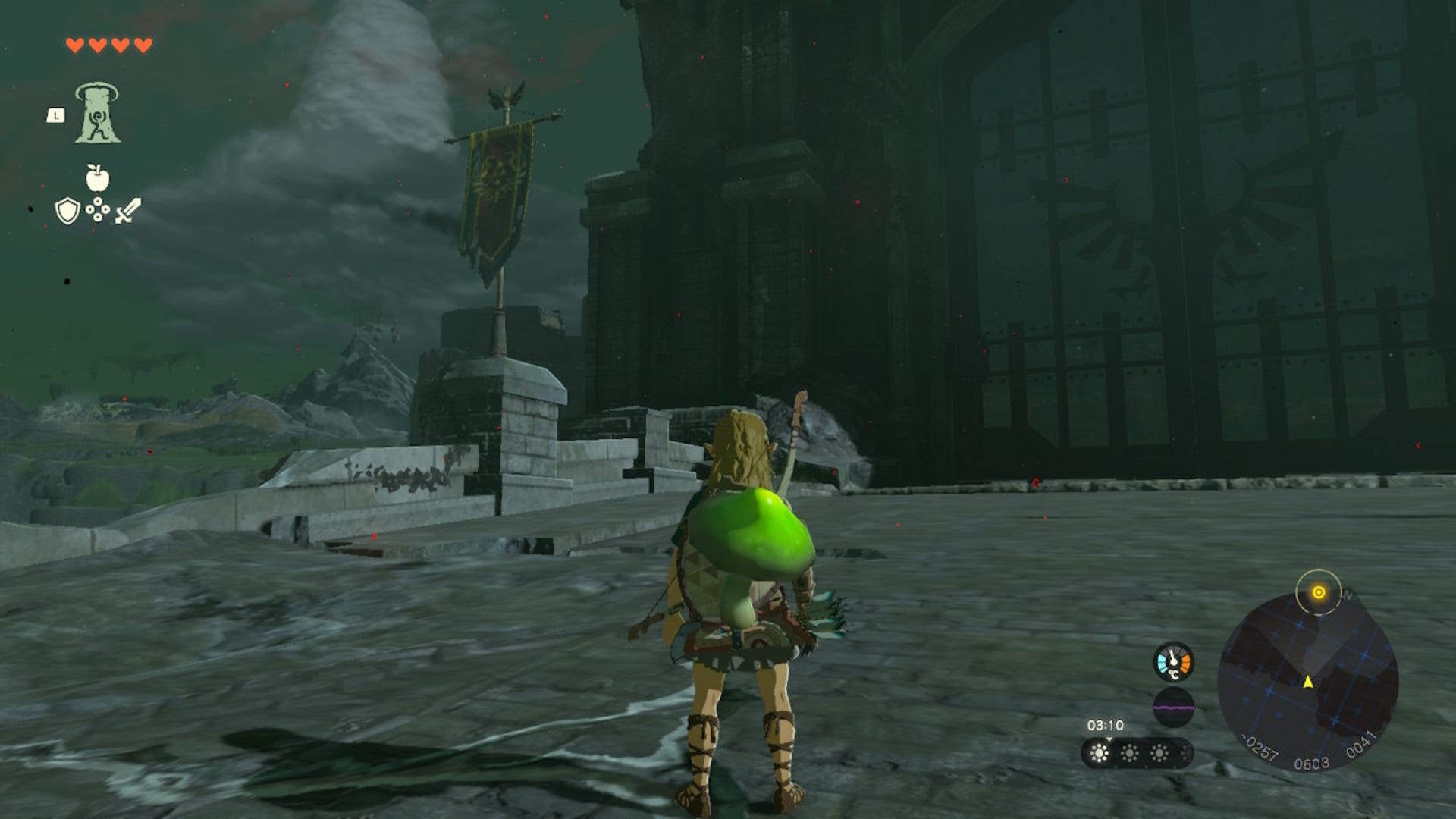
Task: Click the cold (blue) zone on the temperature gauge
Action: coord(1163,662)
